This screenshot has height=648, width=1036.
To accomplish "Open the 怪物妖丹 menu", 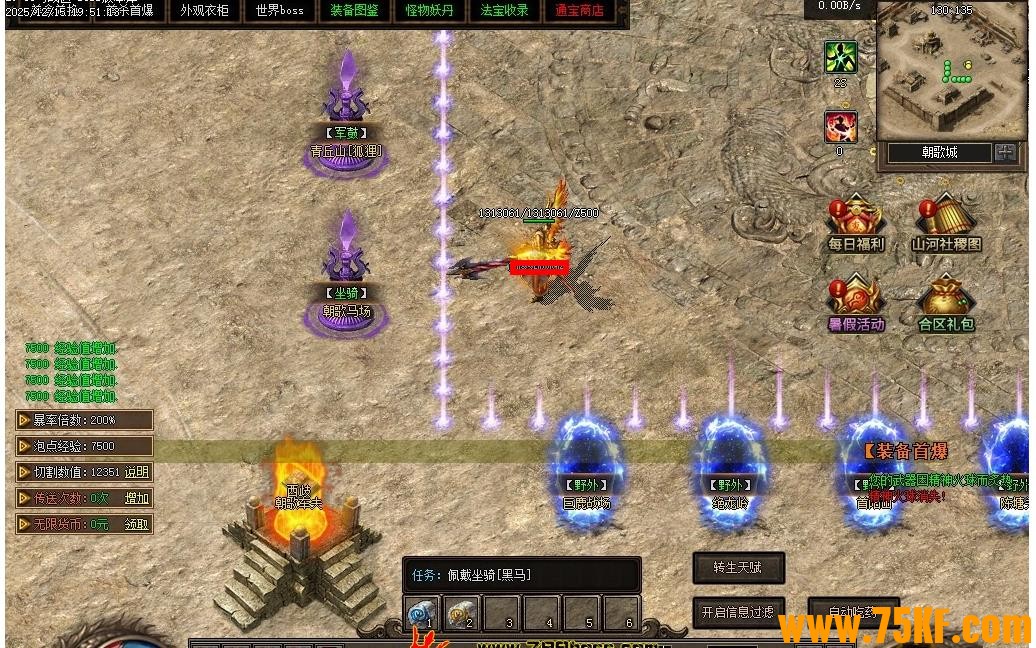I will click(x=429, y=11).
